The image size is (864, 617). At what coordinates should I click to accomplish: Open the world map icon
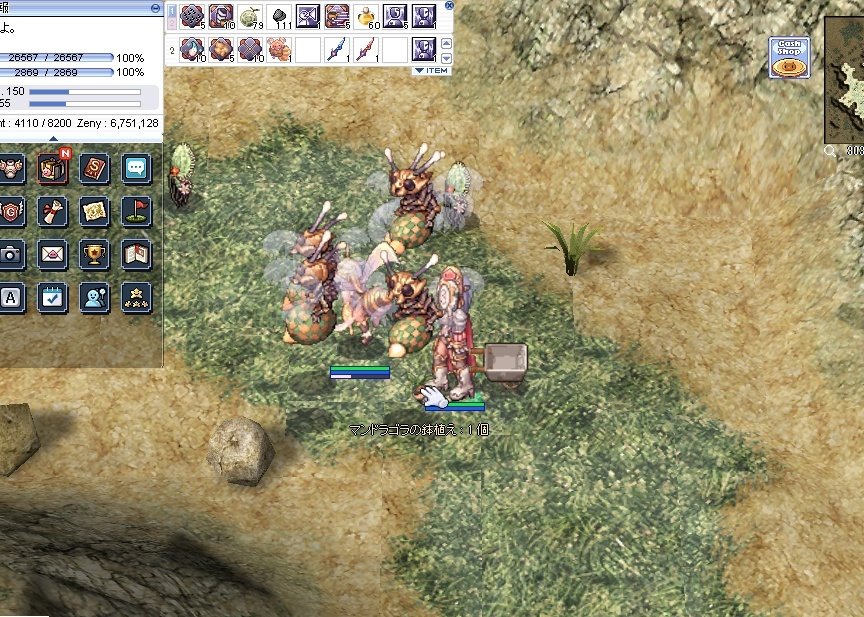click(94, 211)
